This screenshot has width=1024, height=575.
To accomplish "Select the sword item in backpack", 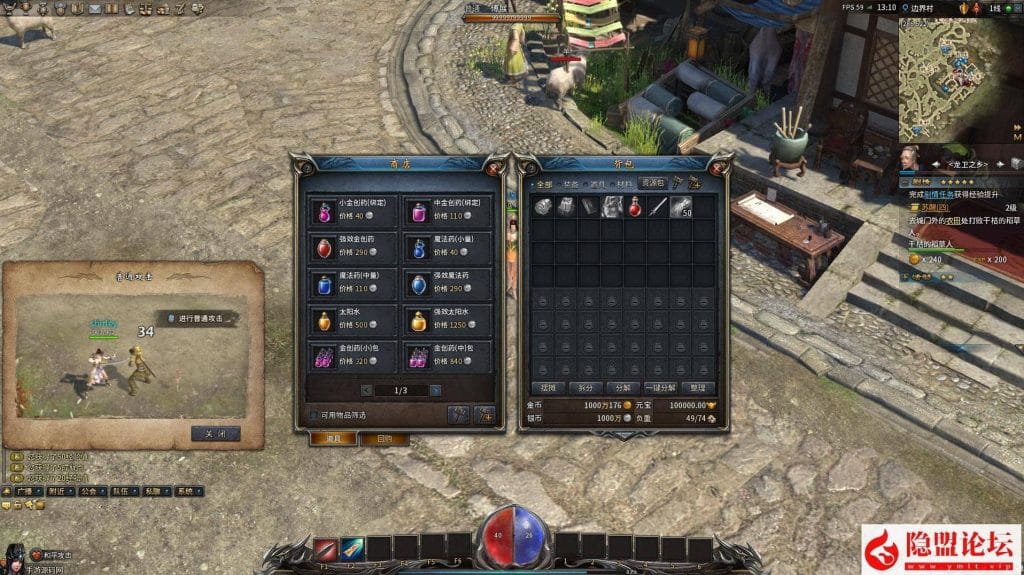I will pos(657,207).
